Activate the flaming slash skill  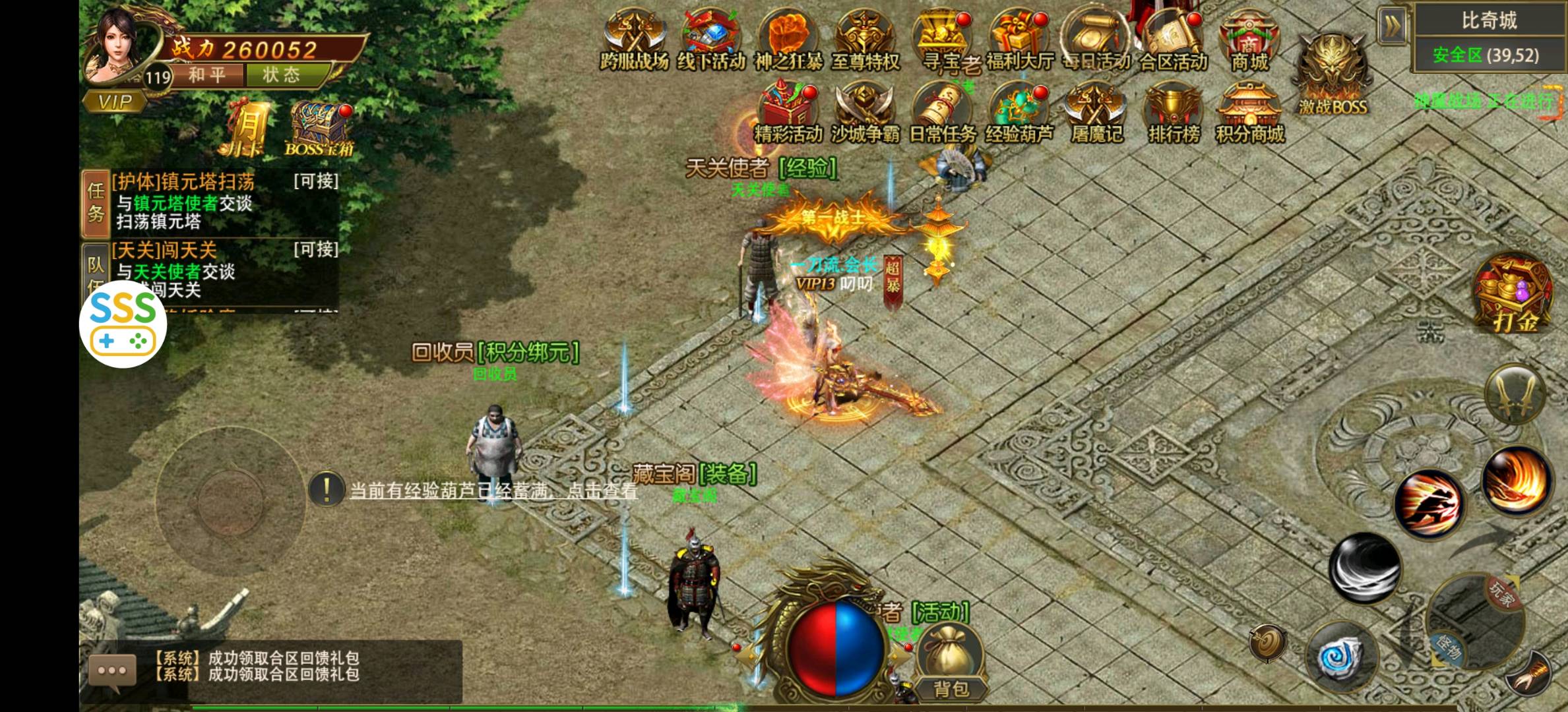pyautogui.click(x=1516, y=481)
